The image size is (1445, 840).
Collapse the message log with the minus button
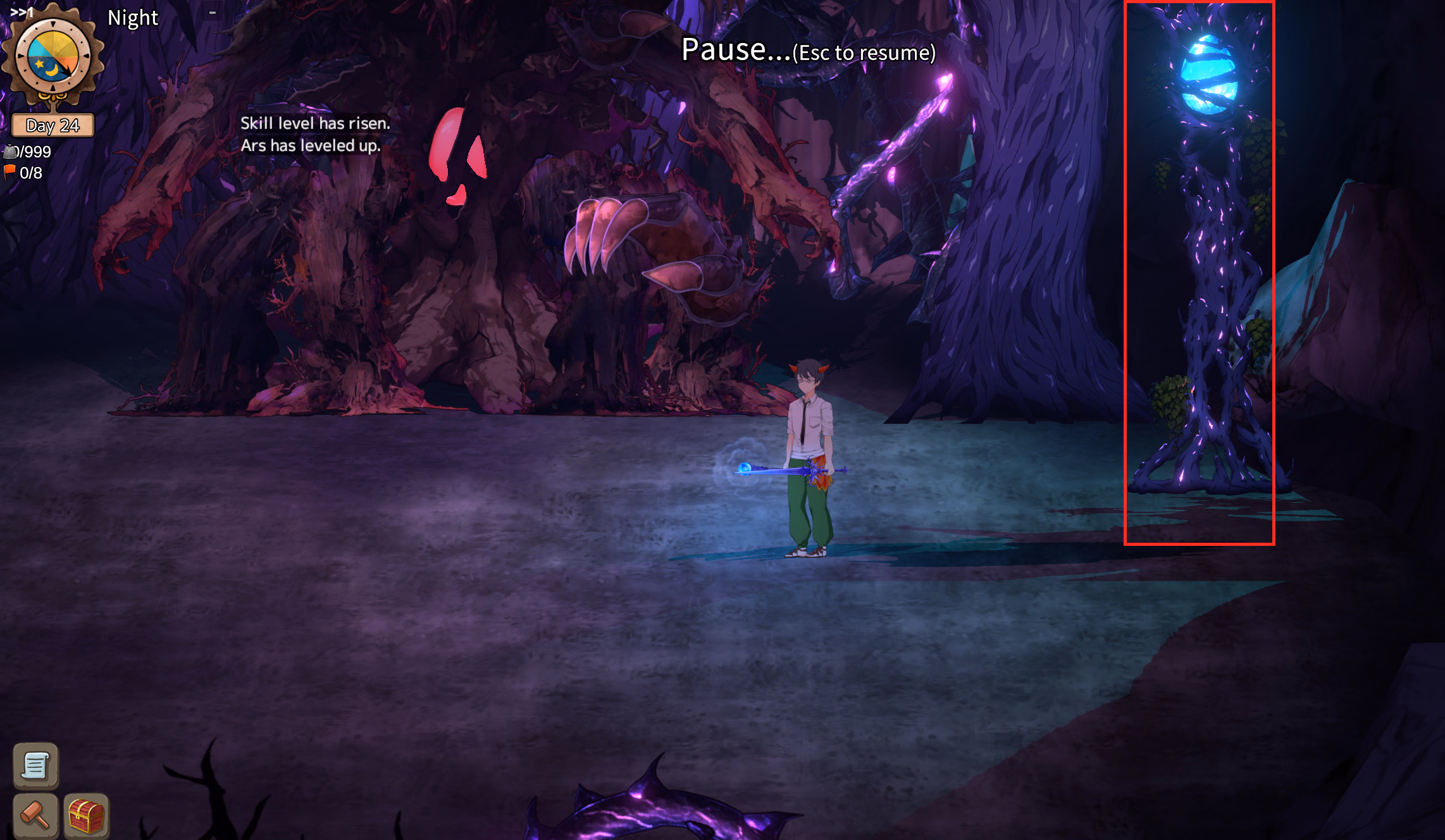(213, 13)
